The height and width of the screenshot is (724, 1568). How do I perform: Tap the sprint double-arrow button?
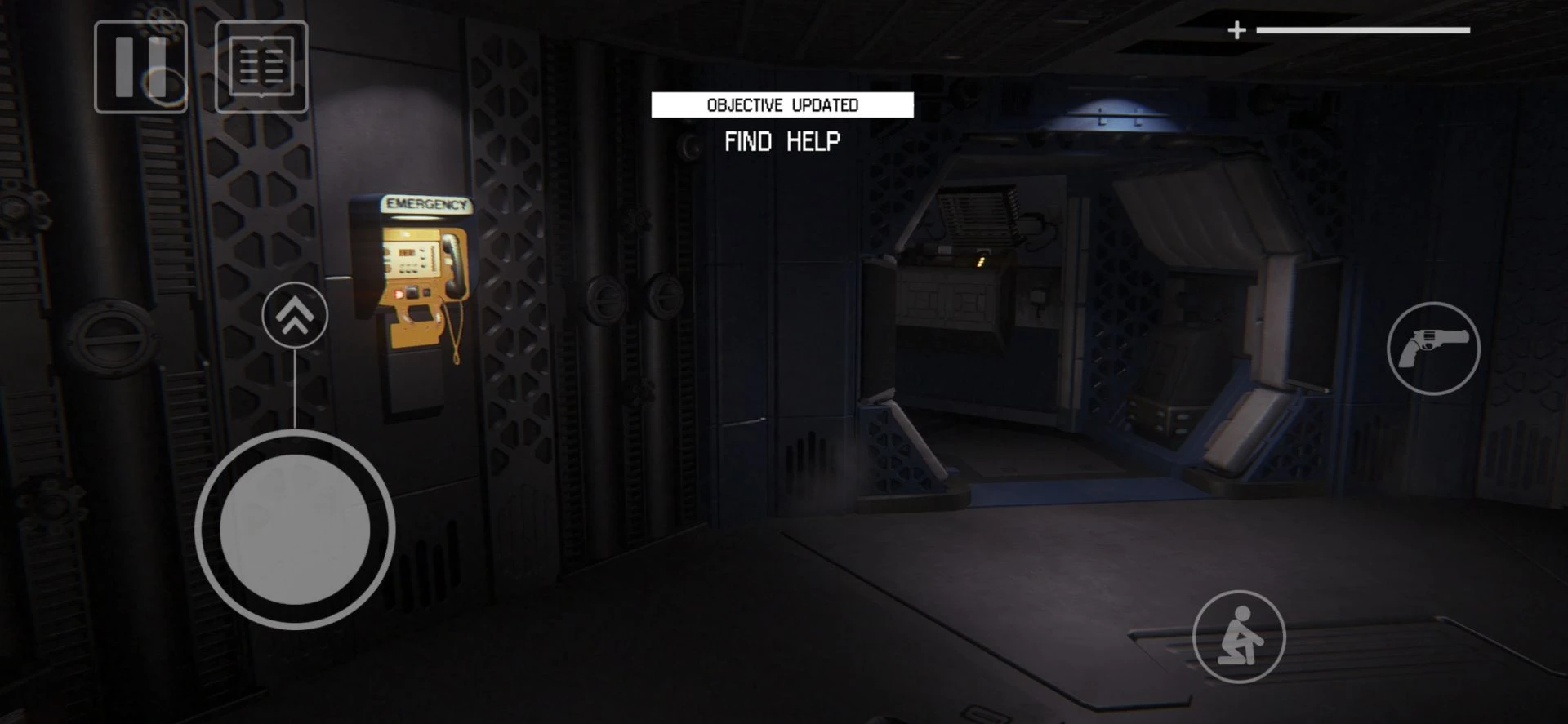[295, 315]
